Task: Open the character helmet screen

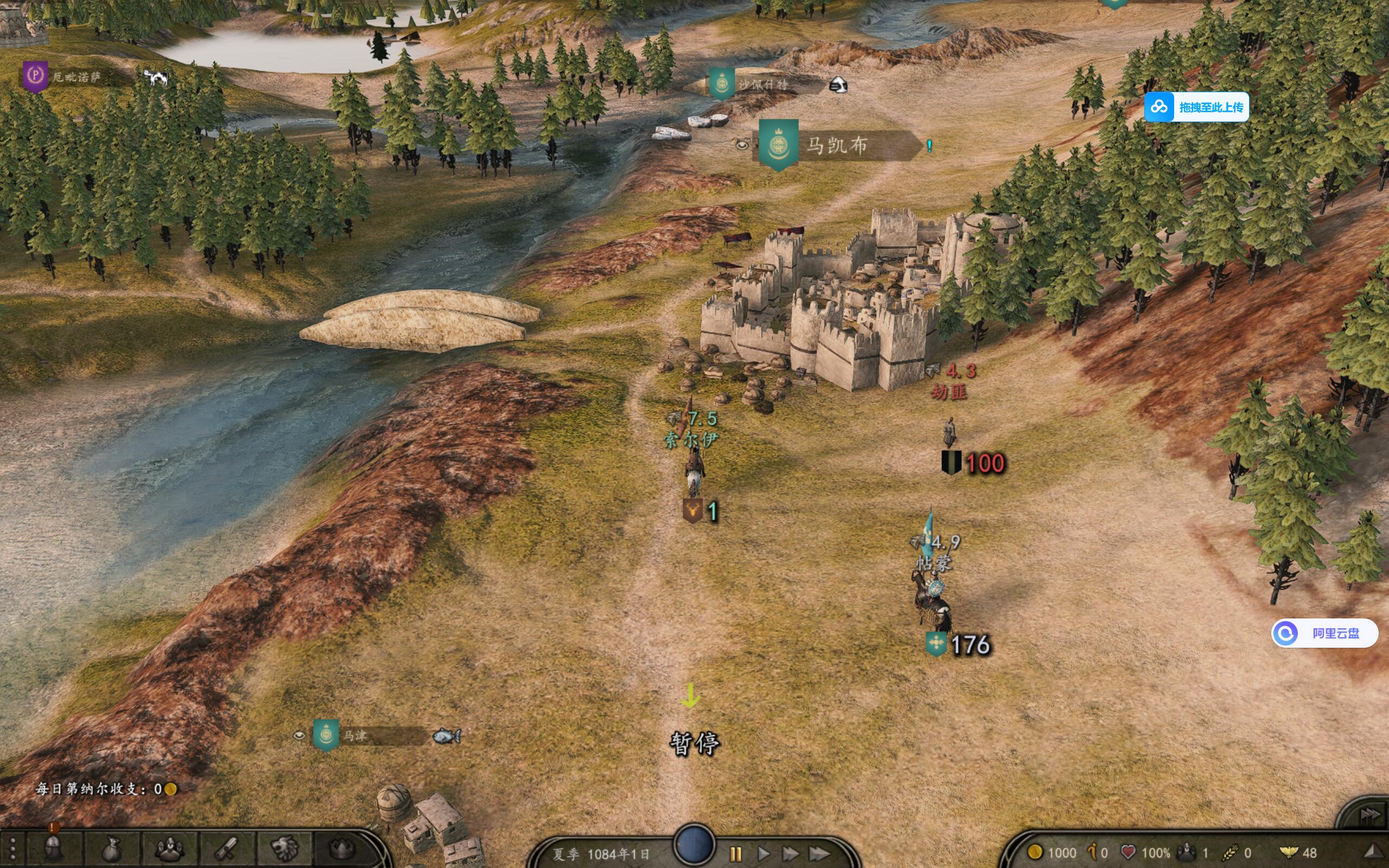Action: 53,850
